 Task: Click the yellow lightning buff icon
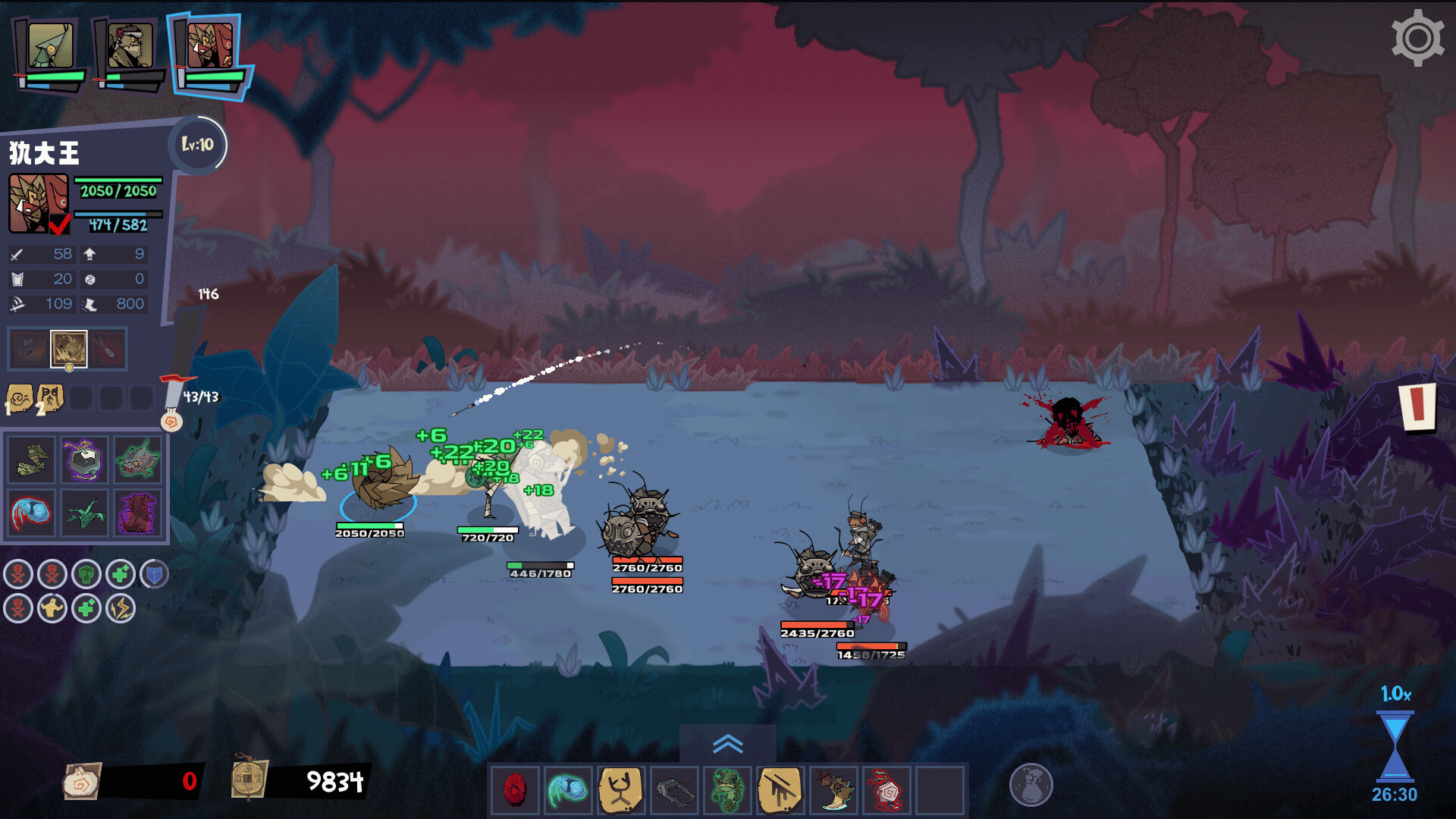click(x=120, y=608)
